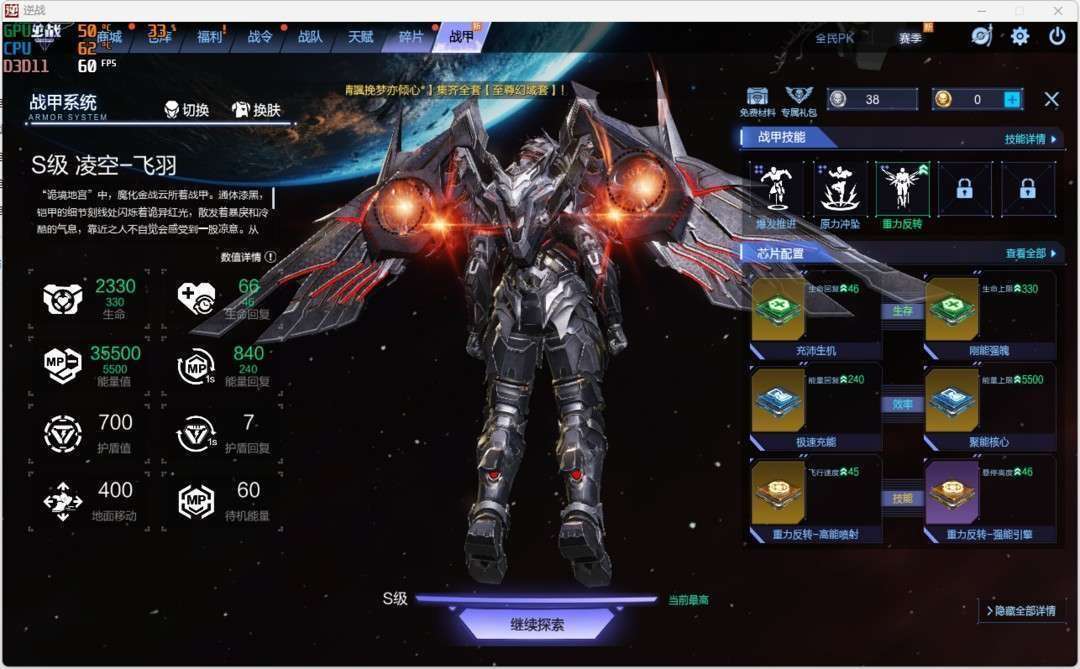Image resolution: width=1080 pixels, height=669 pixels.
Task: Toggle 隐藏全部详情 to hide details
Action: pos(1020,610)
